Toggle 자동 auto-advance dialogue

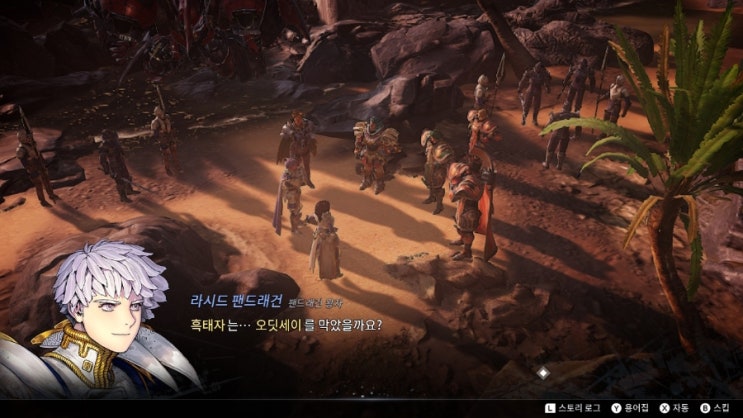click(673, 408)
